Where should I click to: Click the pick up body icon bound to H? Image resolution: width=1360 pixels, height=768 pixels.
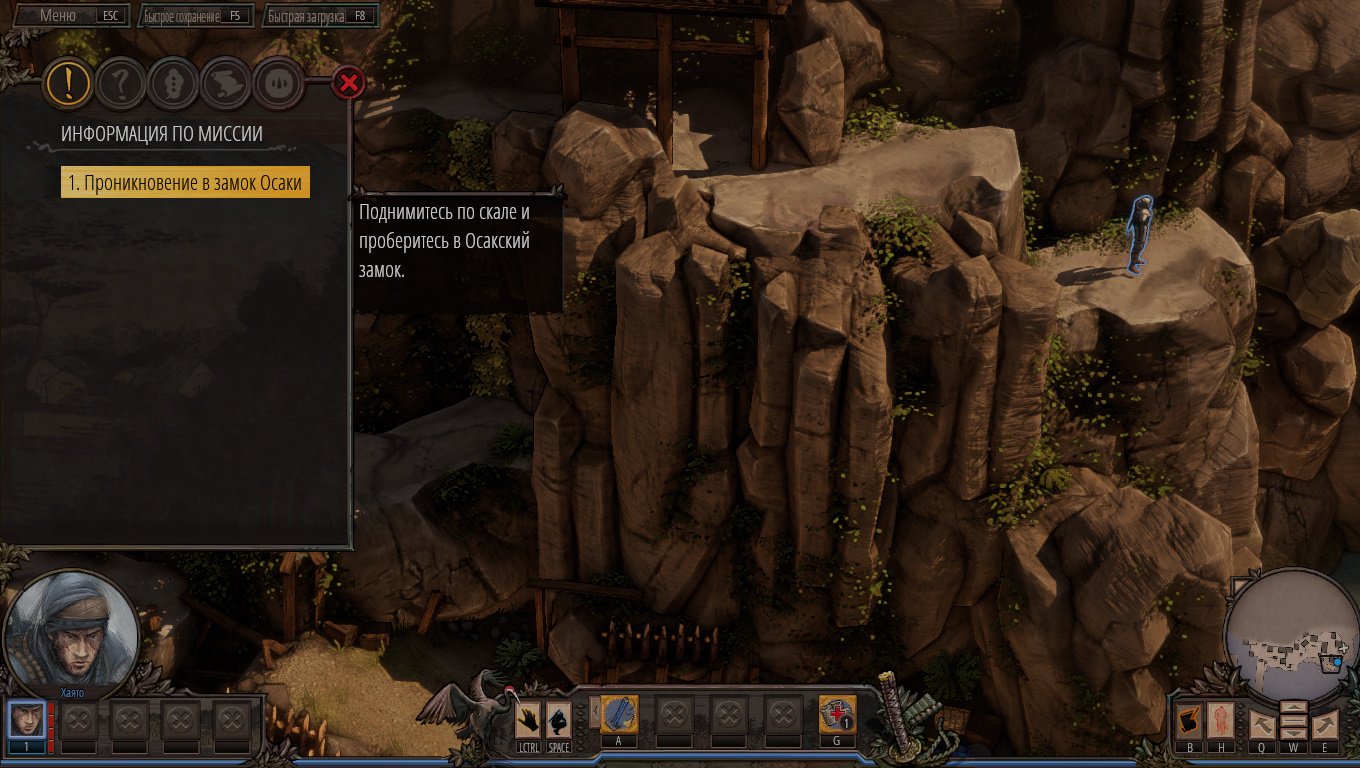click(1222, 720)
